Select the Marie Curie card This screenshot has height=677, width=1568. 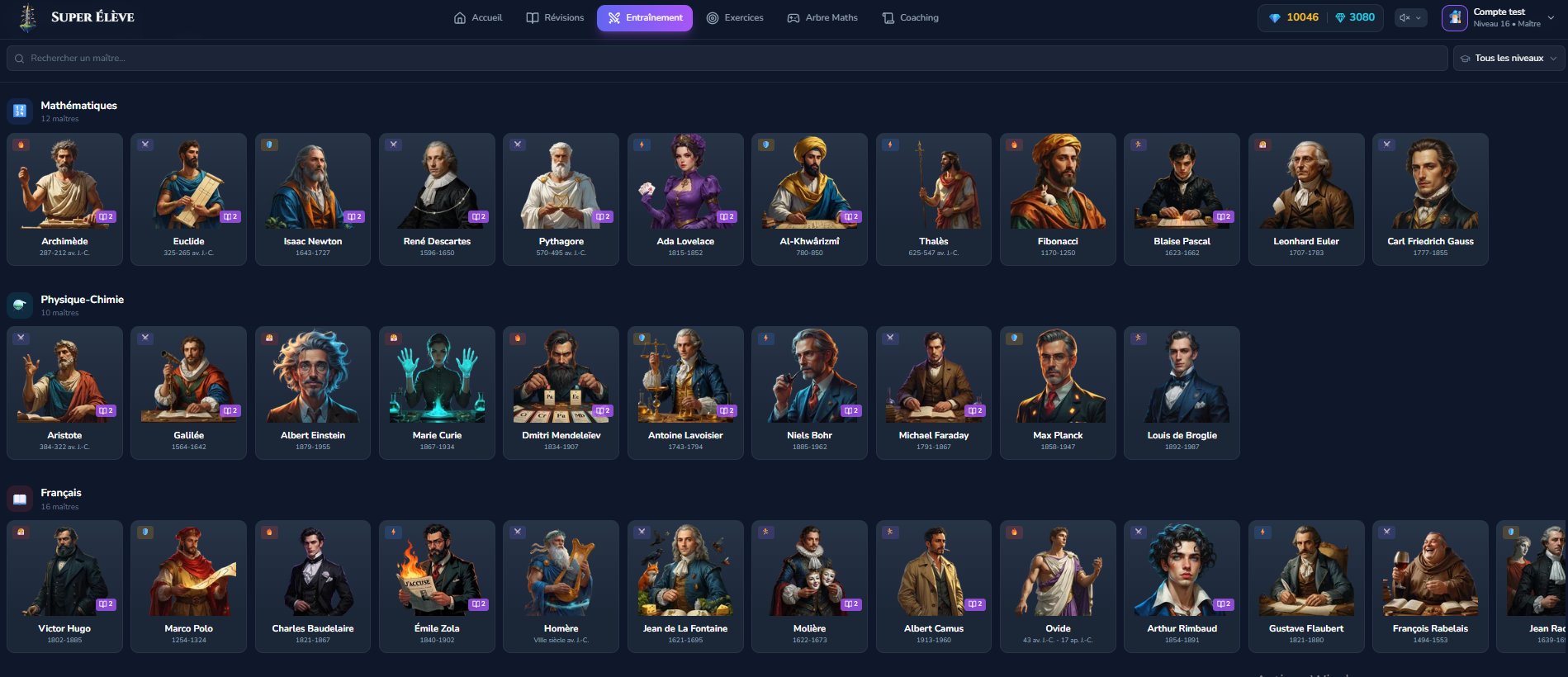click(437, 392)
